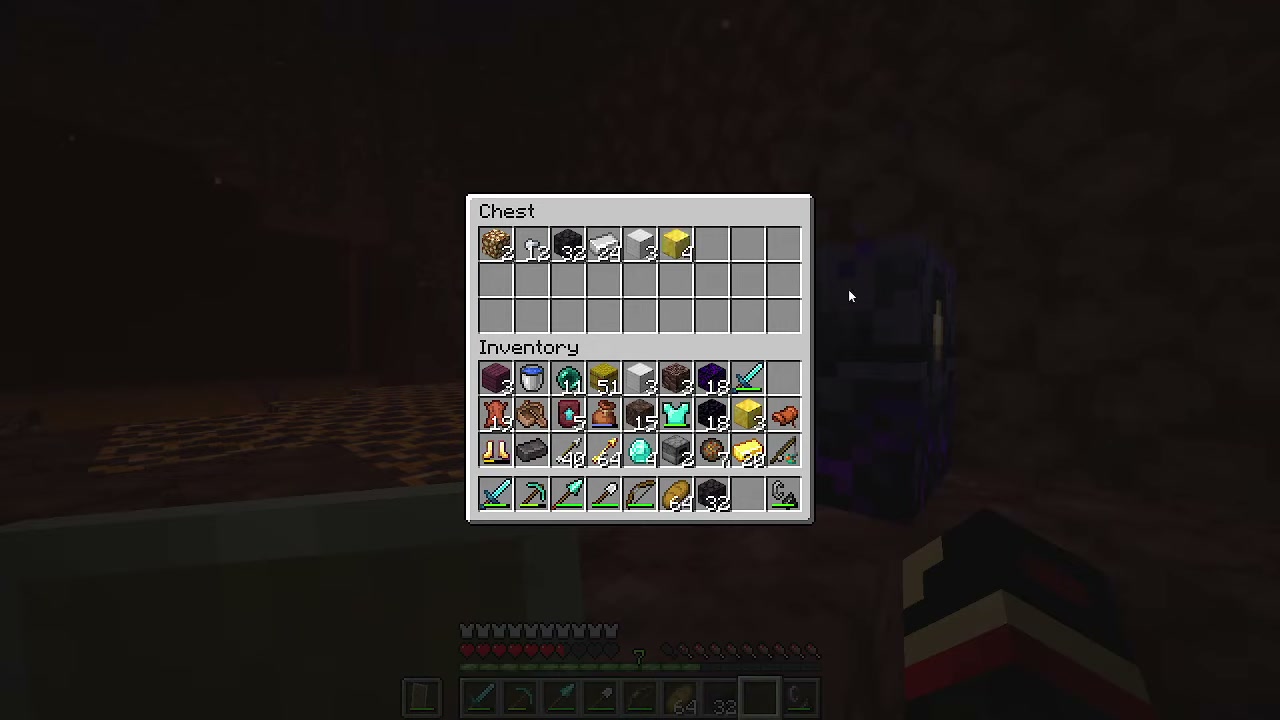The width and height of the screenshot is (1280, 720).
Task: Click the durability bar under the diamond sword
Action: pos(497,505)
